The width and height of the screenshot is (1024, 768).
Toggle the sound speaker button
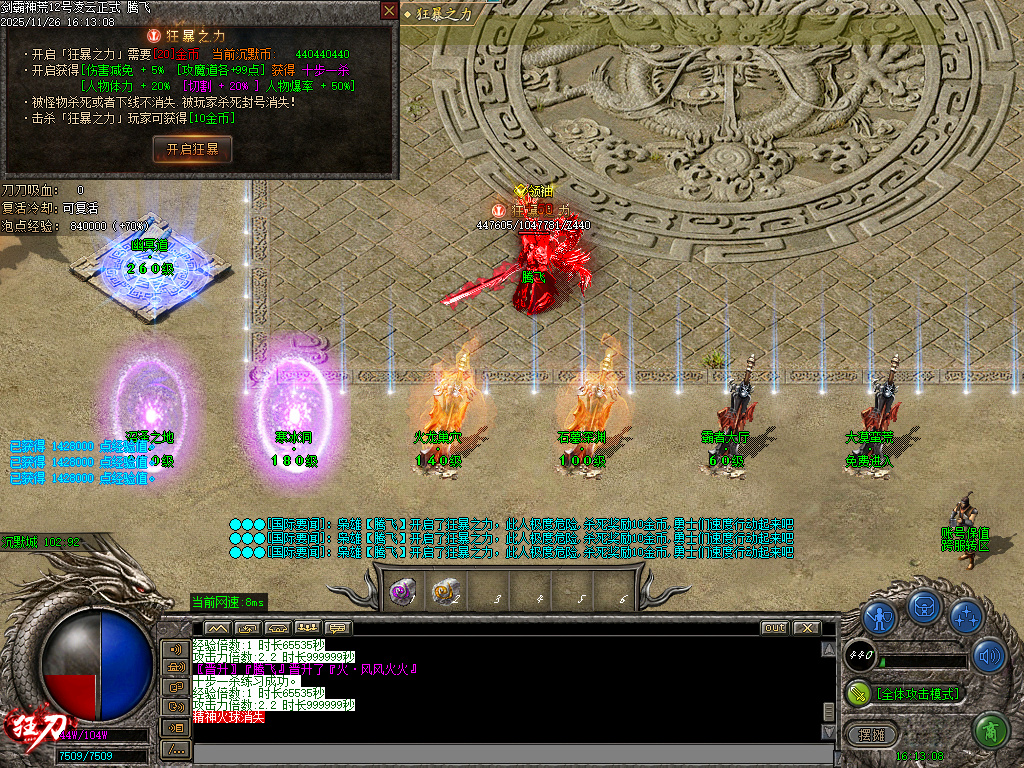[989, 655]
